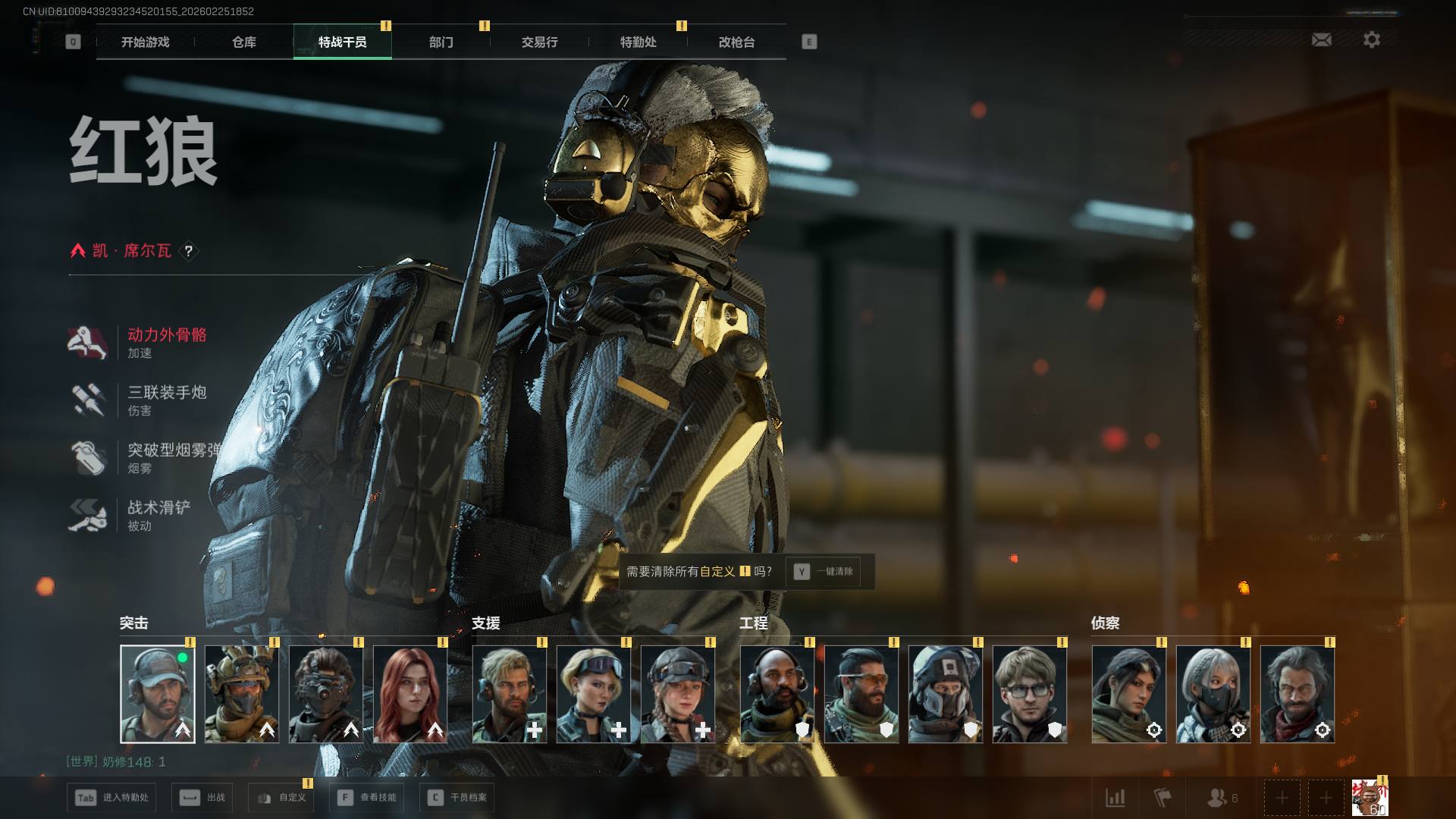Open the 仓库 tab

[x=243, y=42]
